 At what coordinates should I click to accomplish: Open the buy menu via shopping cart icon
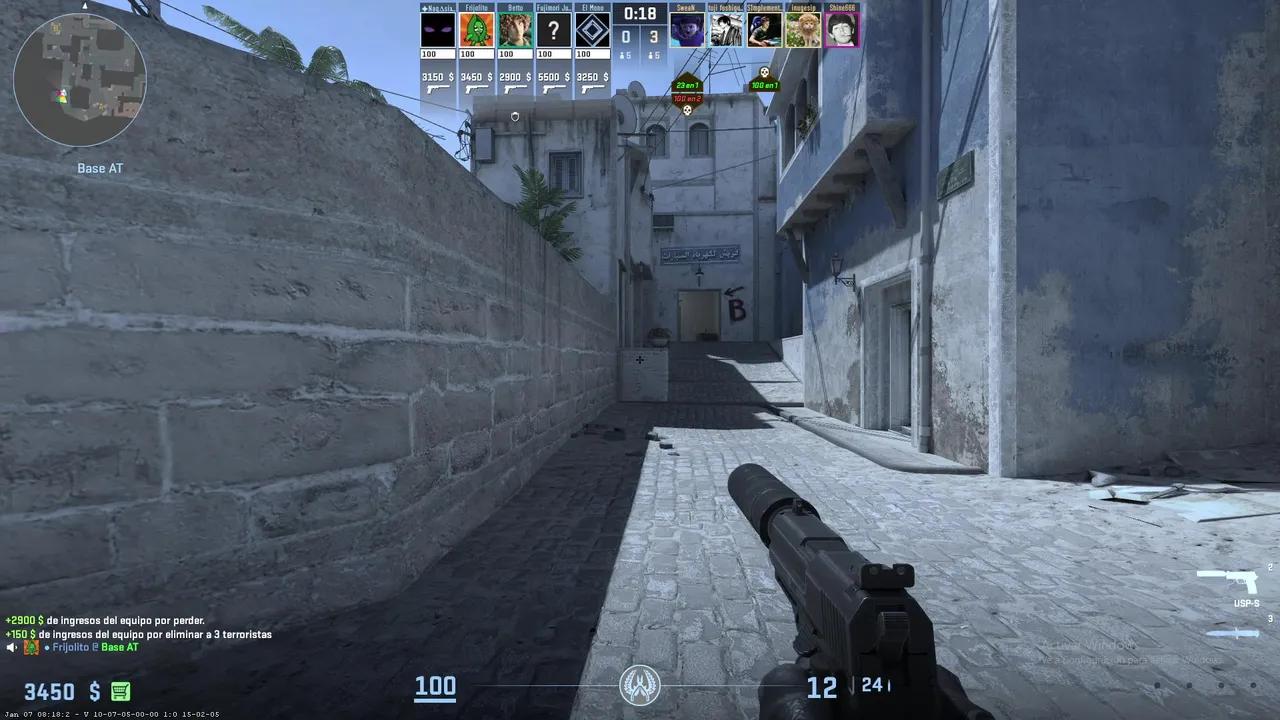pyautogui.click(x=119, y=691)
